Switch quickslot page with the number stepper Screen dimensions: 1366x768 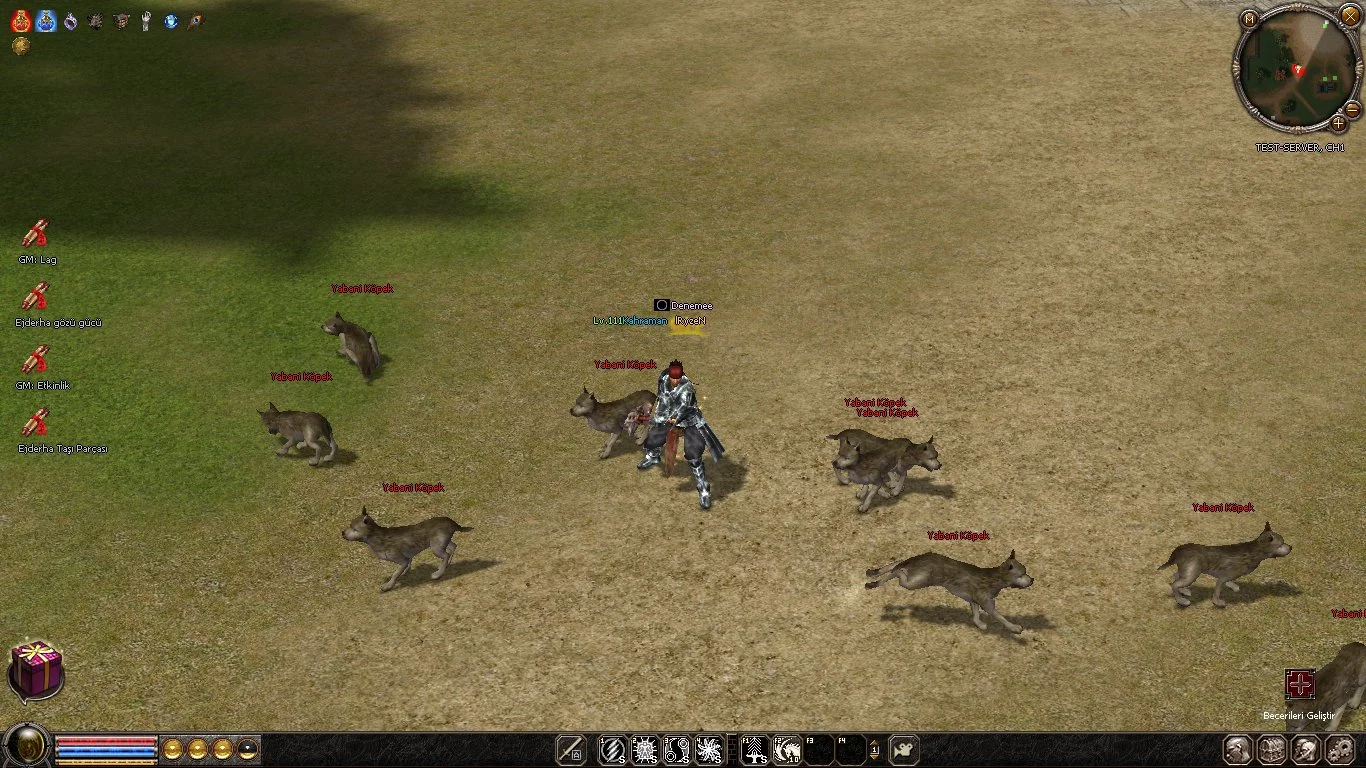click(x=874, y=749)
